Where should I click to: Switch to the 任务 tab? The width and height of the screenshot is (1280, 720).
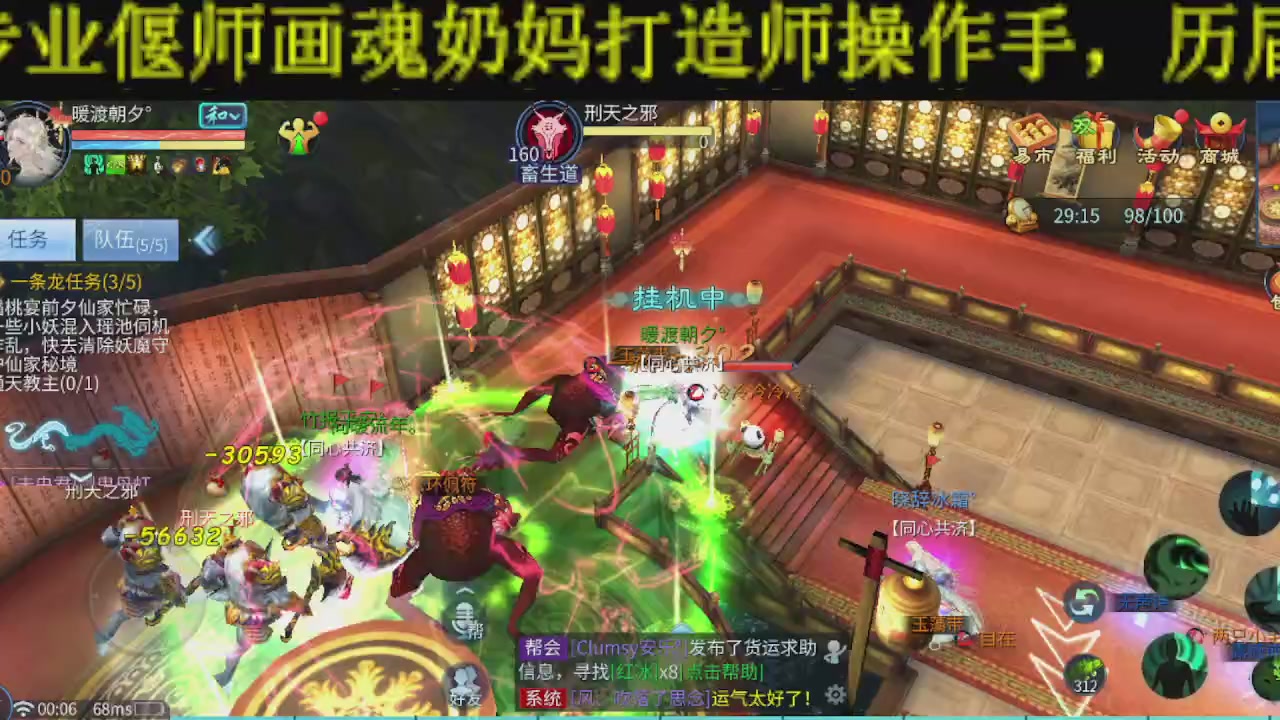pyautogui.click(x=38, y=240)
